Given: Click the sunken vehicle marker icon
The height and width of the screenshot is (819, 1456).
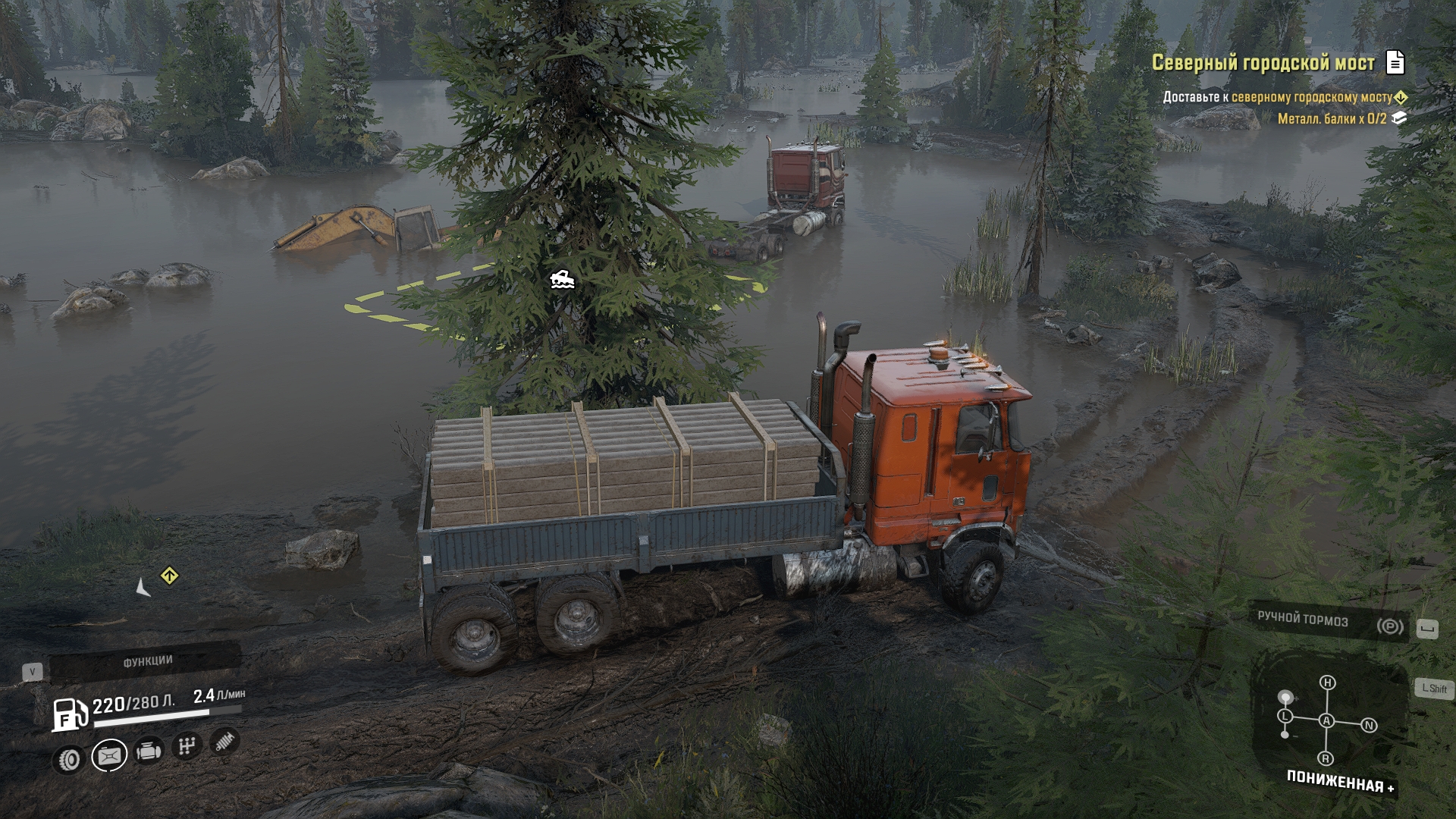Looking at the screenshot, I should coord(562,280).
